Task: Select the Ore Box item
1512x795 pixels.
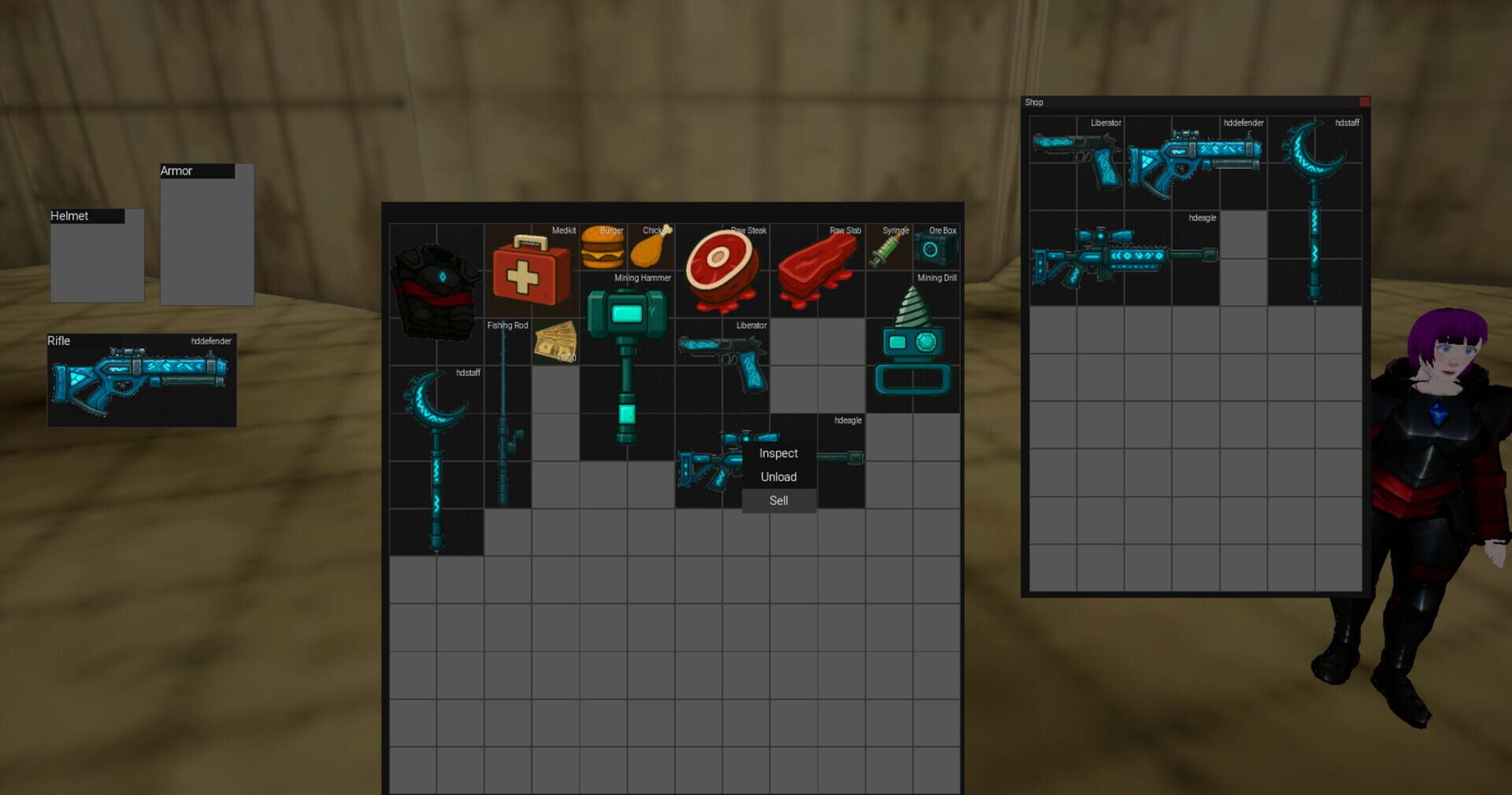Action: tap(936, 248)
